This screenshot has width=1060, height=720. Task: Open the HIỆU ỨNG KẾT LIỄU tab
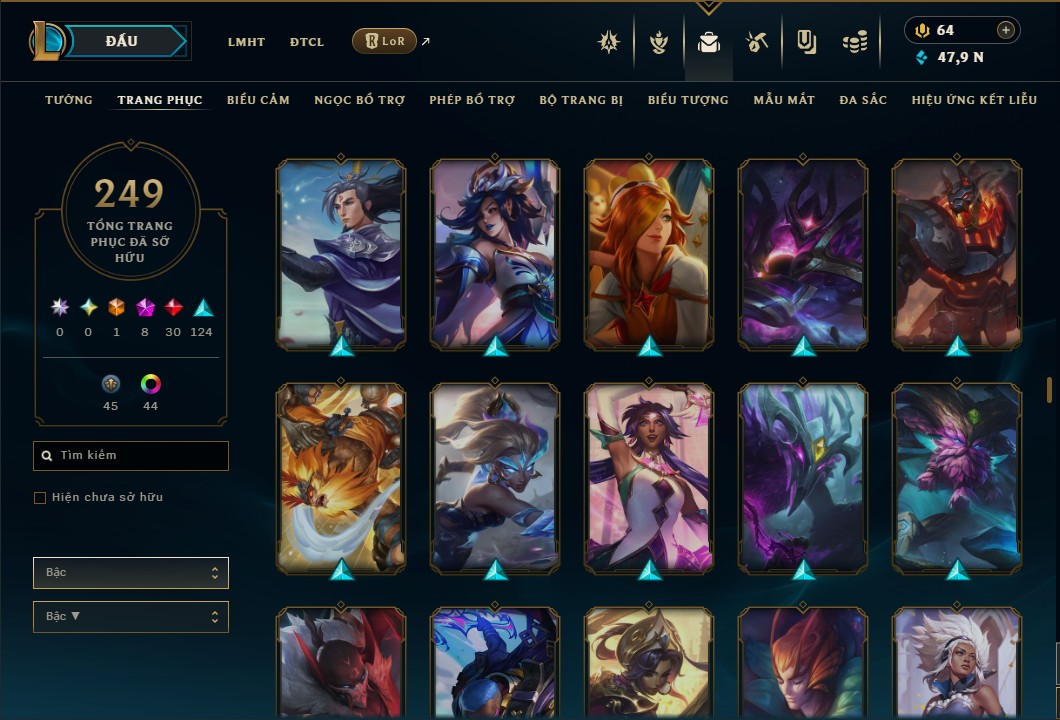tap(974, 100)
